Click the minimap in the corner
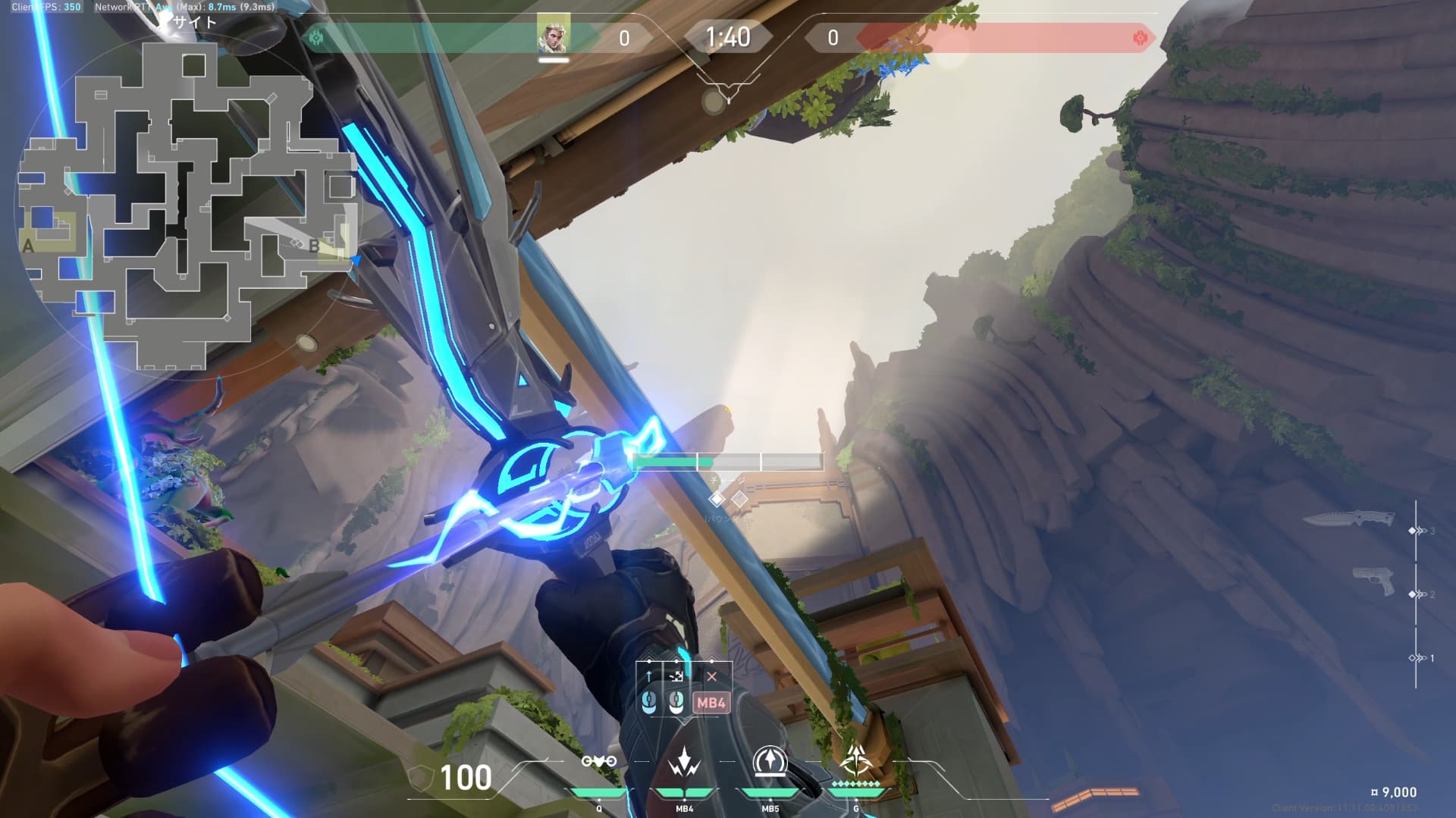The height and width of the screenshot is (818, 1456). point(186,205)
